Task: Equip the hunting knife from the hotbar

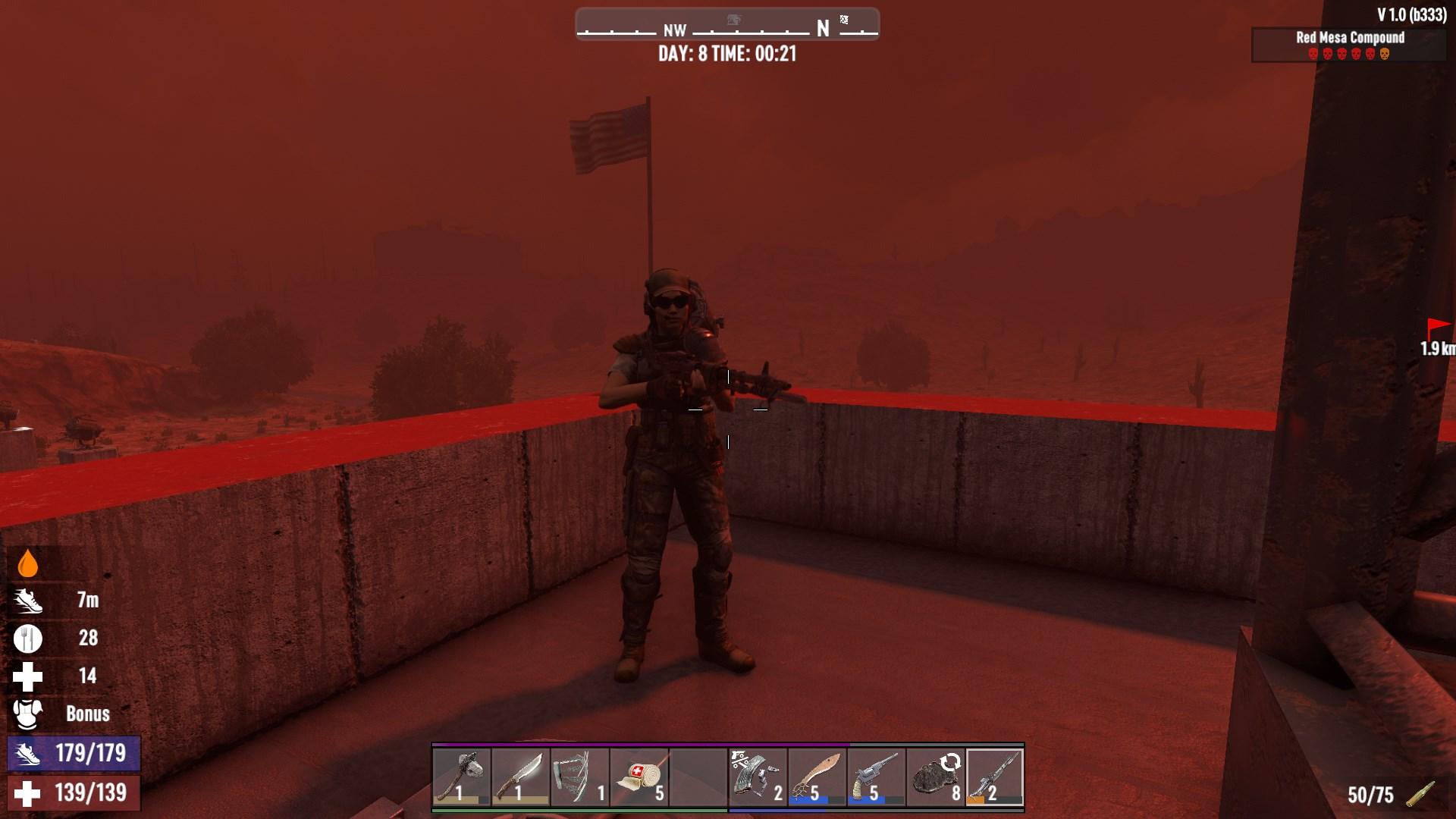Action: coord(521,777)
